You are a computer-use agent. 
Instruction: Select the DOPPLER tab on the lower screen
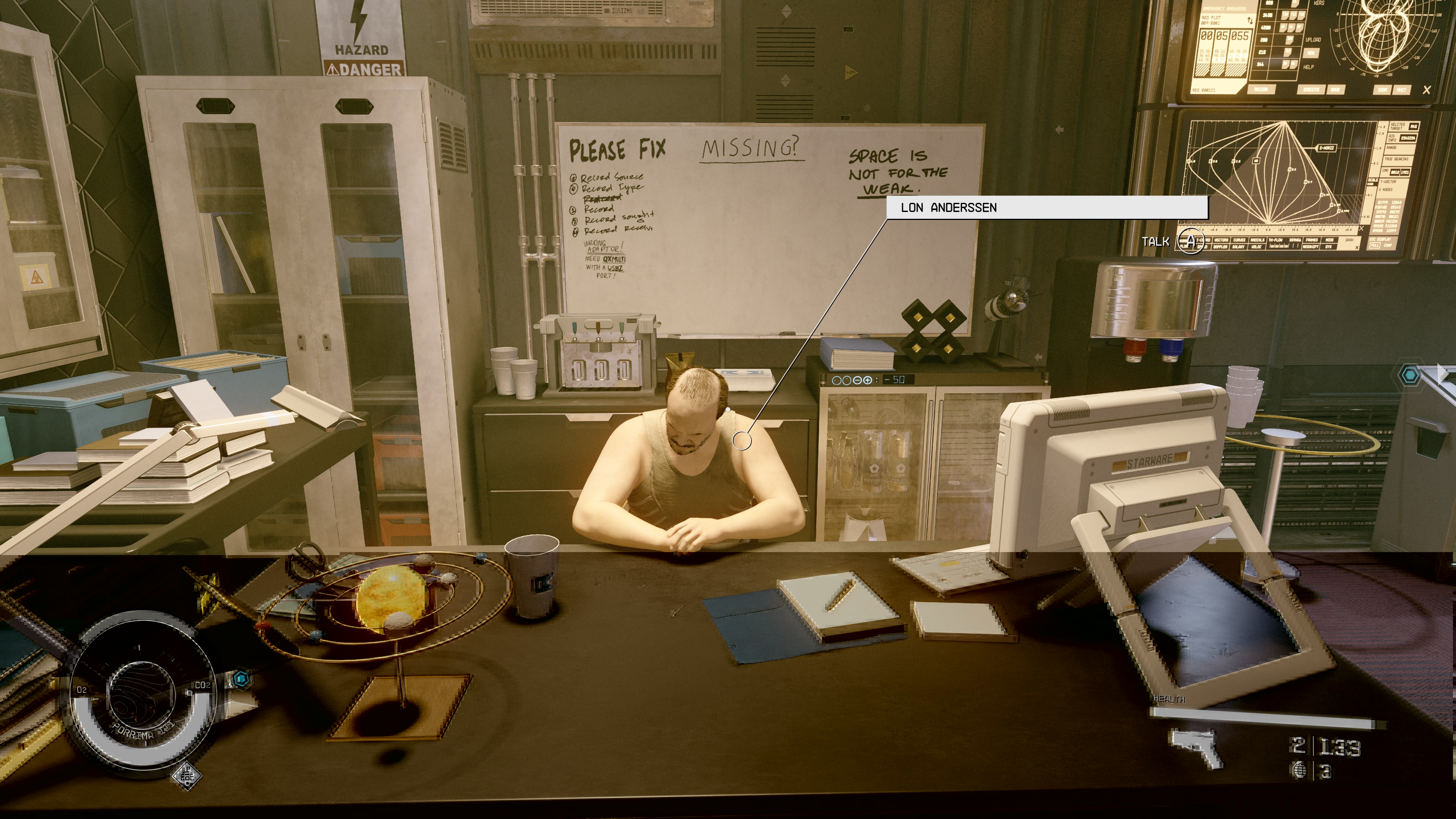point(1221,246)
